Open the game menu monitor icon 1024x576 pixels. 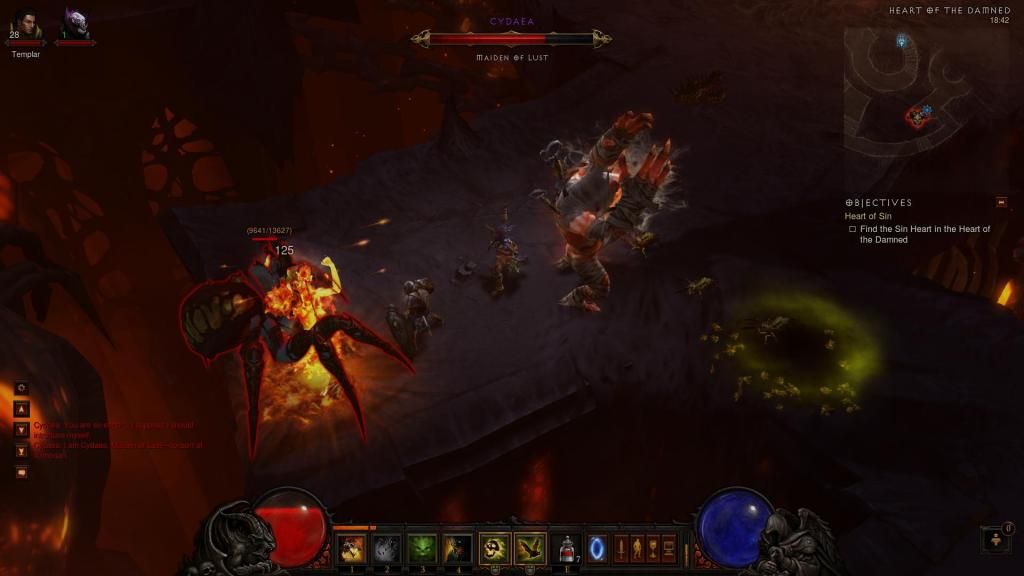(x=669, y=549)
